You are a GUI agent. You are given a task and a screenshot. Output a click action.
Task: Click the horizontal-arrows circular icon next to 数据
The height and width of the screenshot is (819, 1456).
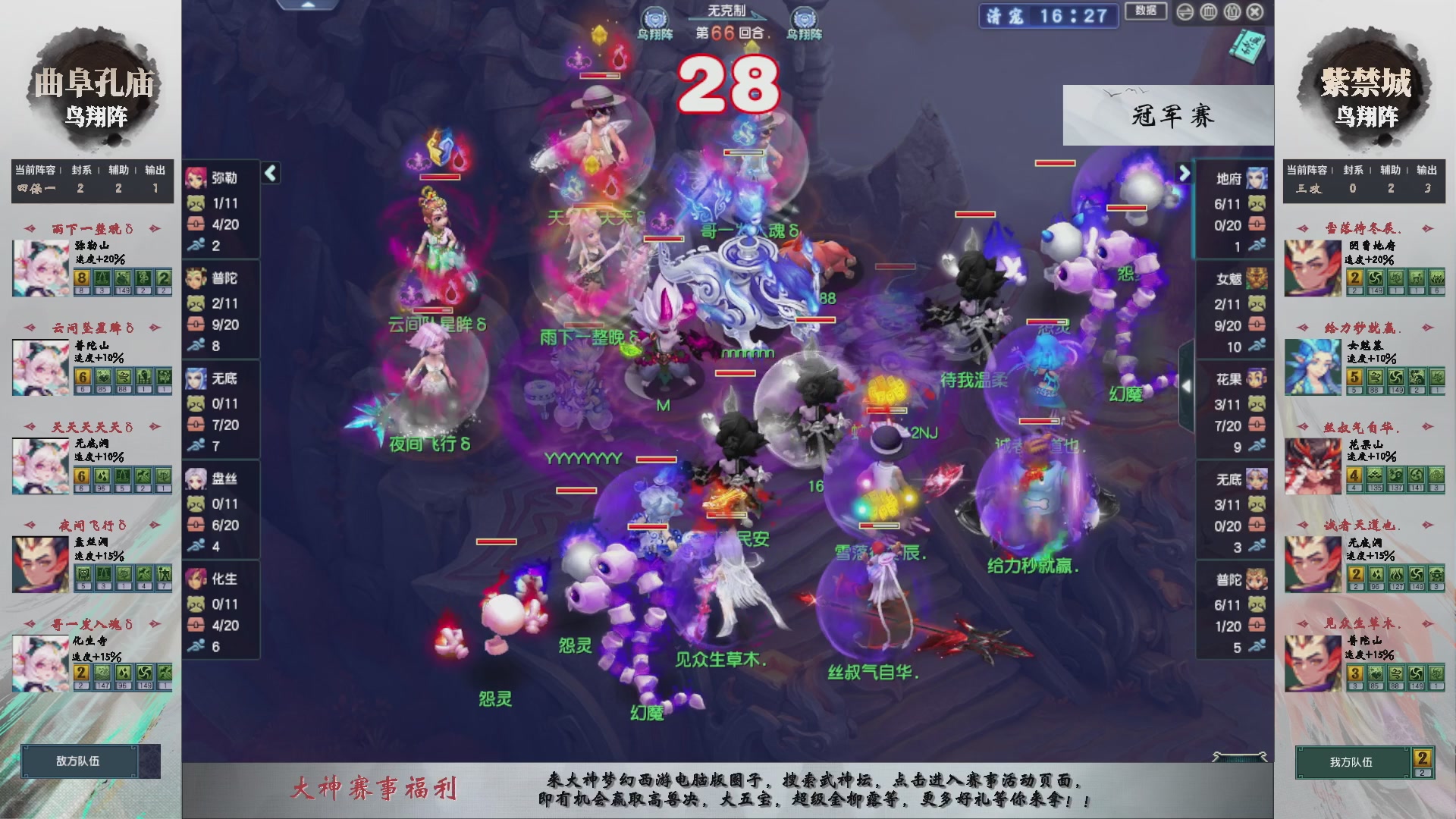coord(1185,11)
